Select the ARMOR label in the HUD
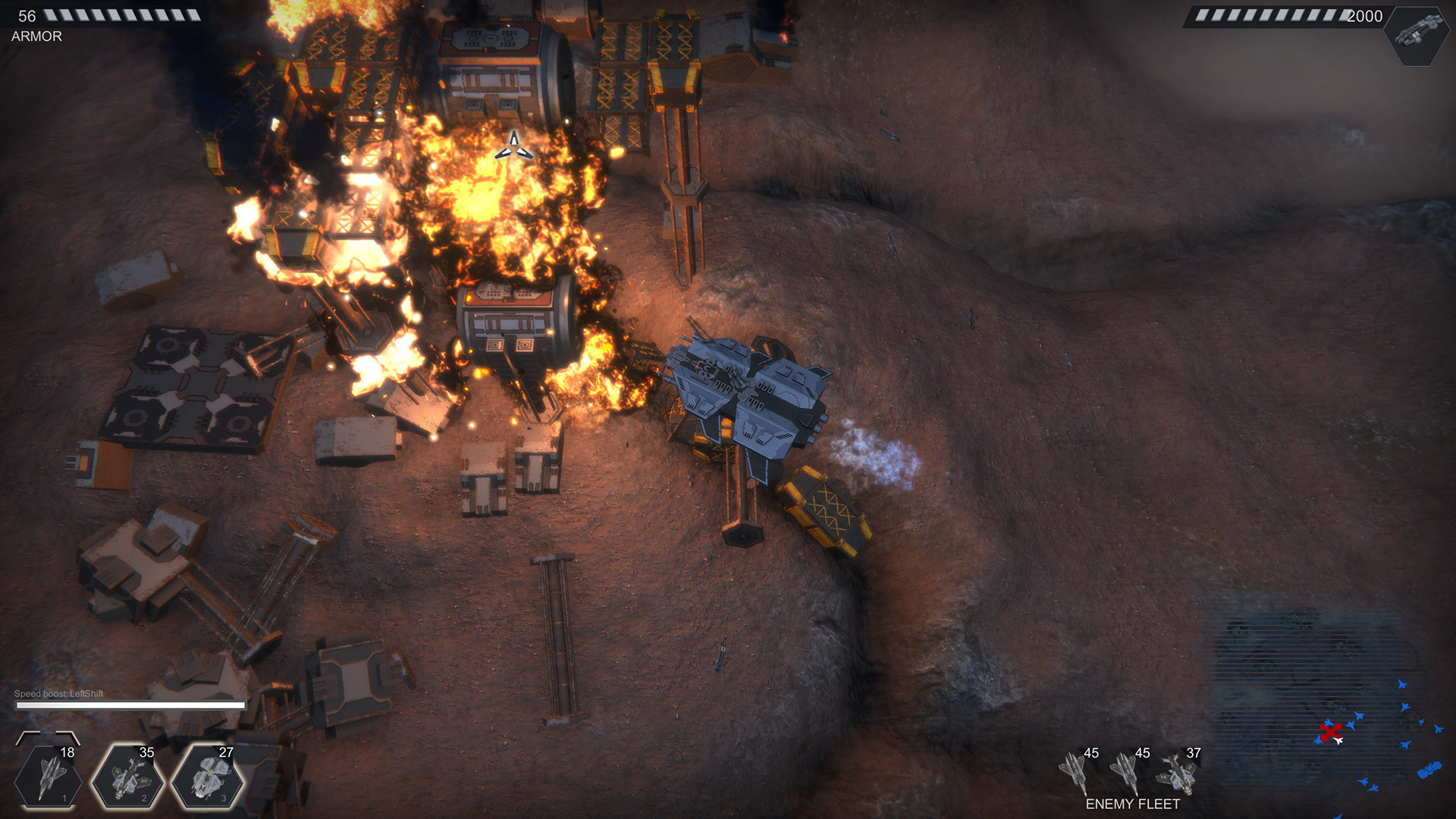 click(36, 36)
